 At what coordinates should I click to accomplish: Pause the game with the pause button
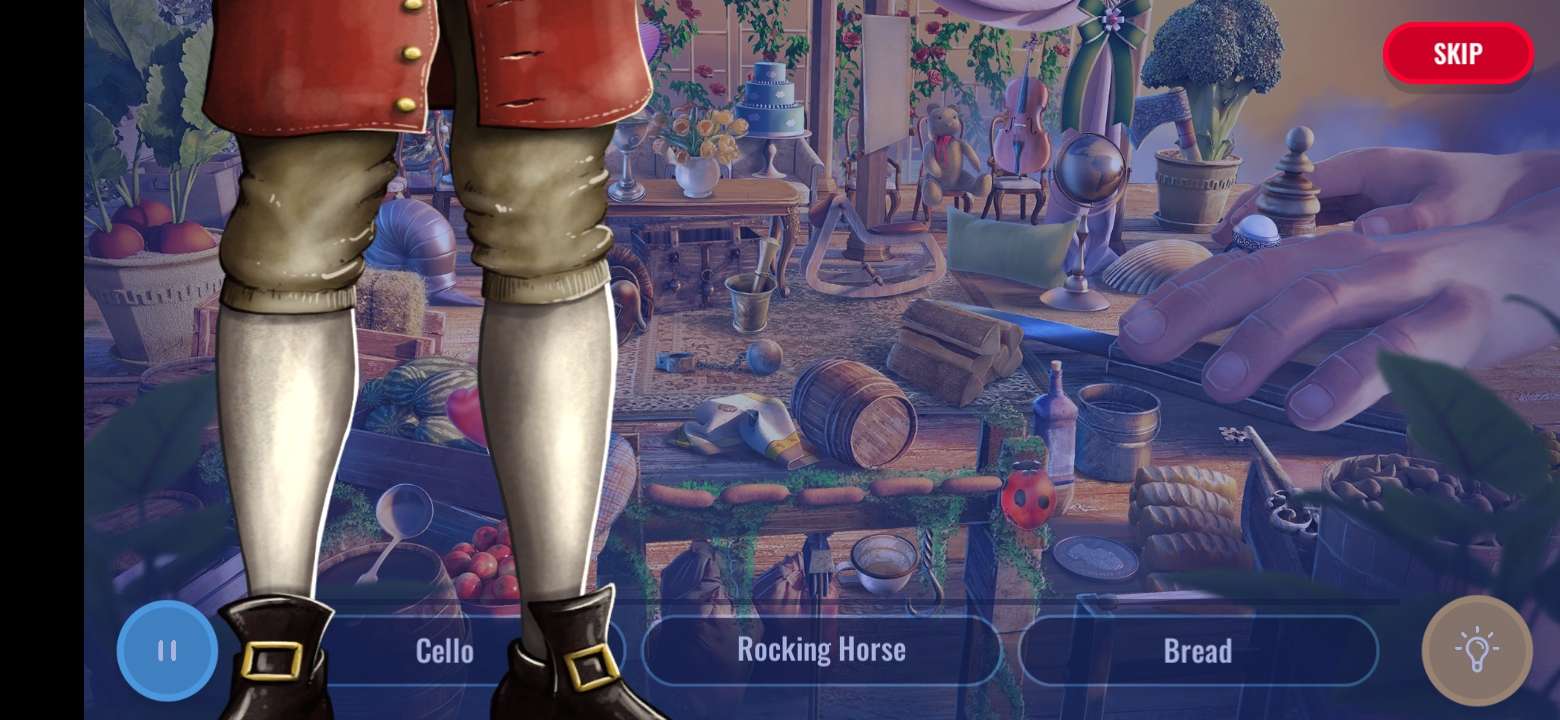(167, 651)
